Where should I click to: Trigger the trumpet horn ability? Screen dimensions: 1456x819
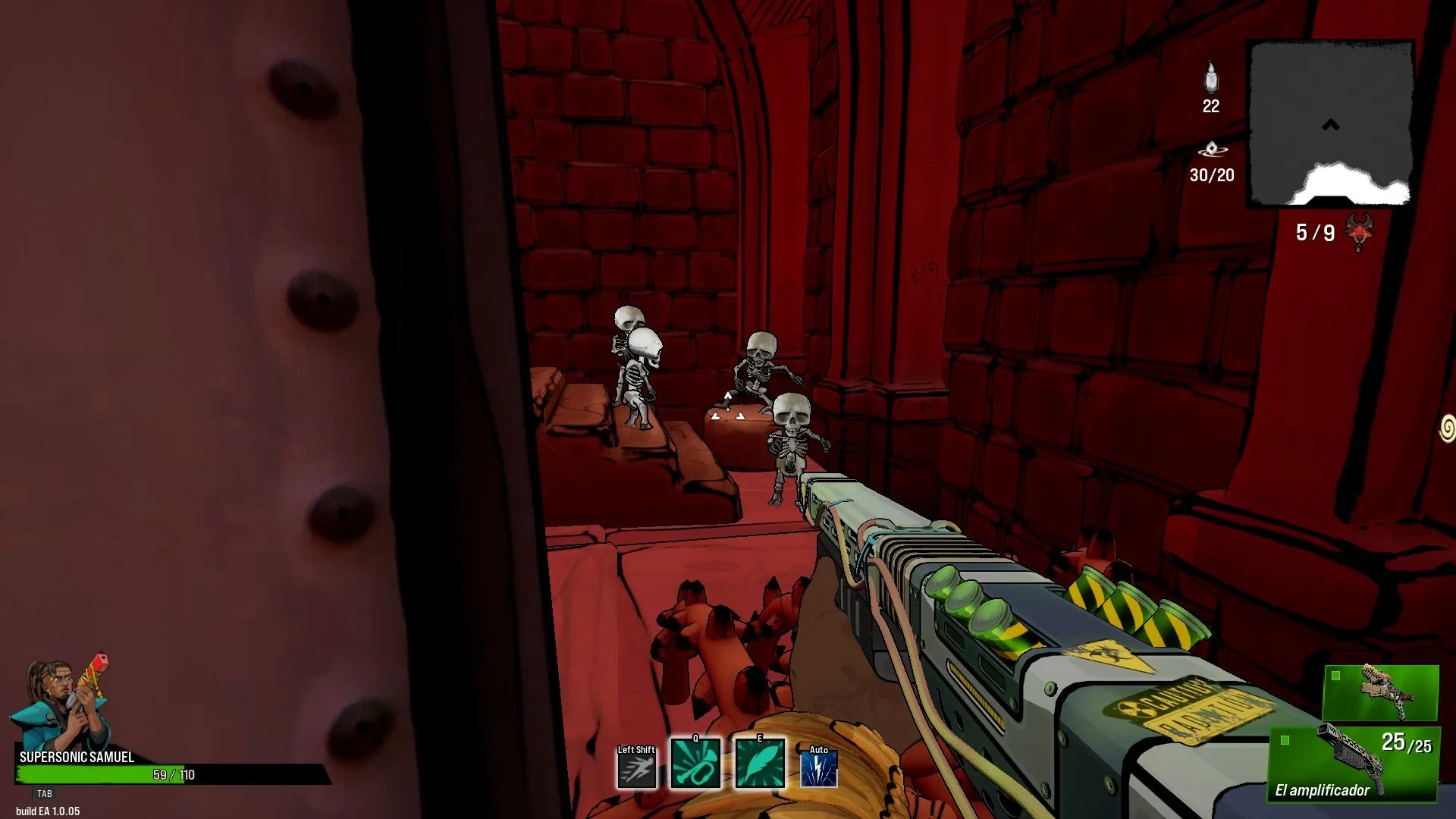tap(695, 765)
